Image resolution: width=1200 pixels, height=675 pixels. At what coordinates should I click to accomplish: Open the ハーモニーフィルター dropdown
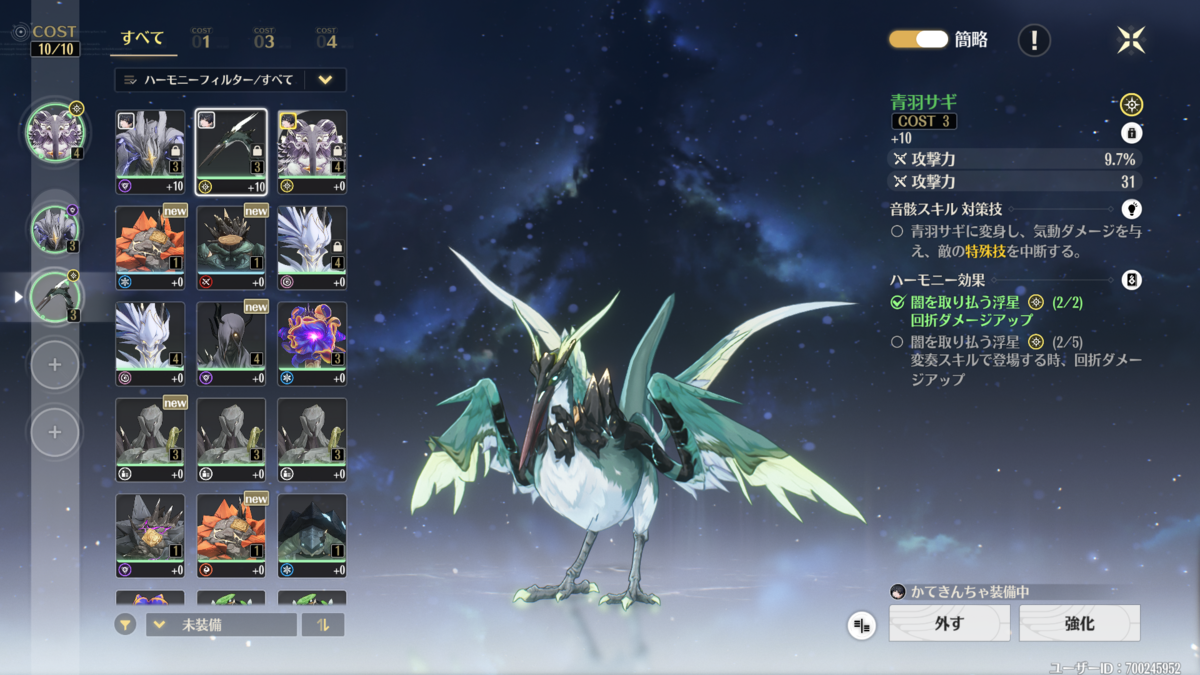tap(230, 80)
